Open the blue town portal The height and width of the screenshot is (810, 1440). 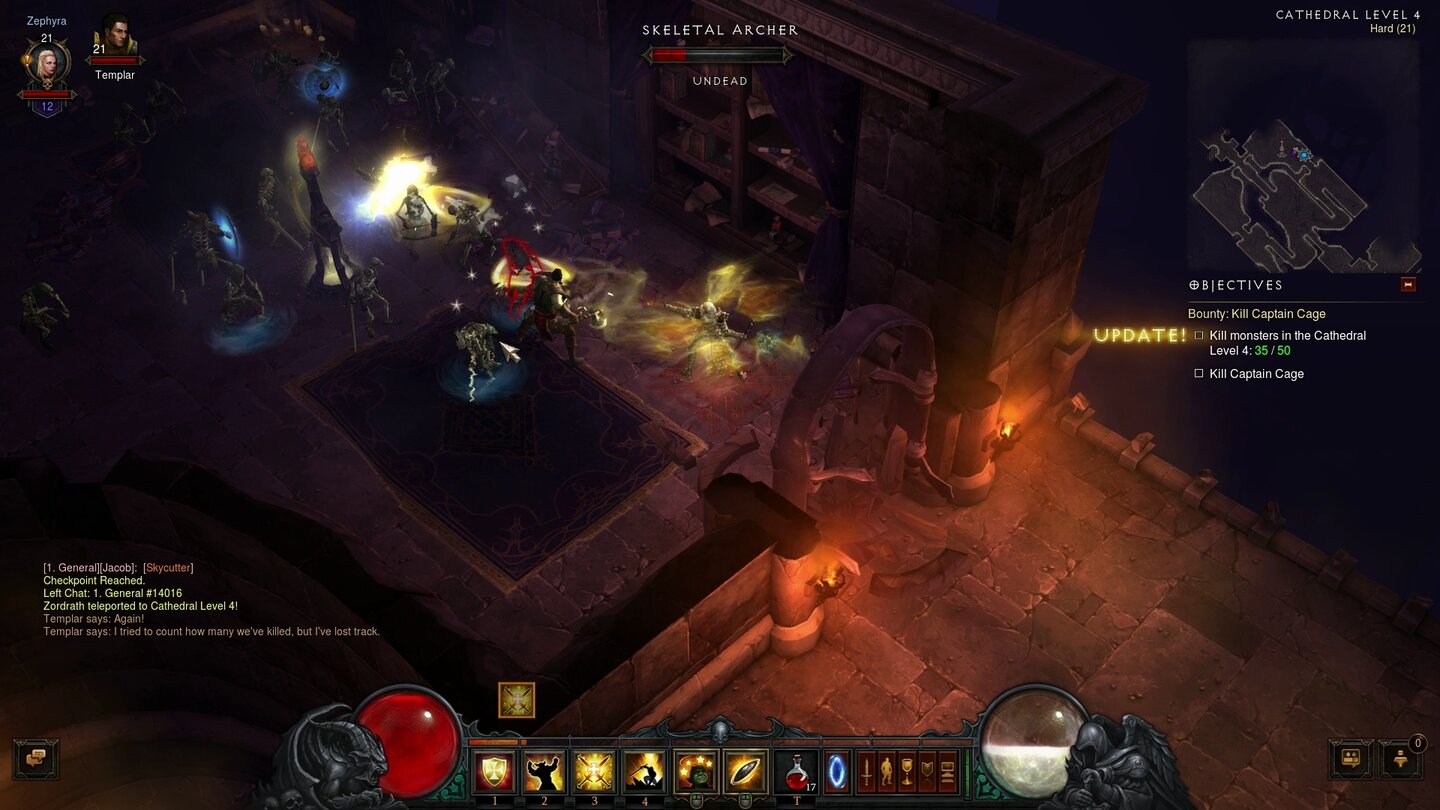point(836,772)
